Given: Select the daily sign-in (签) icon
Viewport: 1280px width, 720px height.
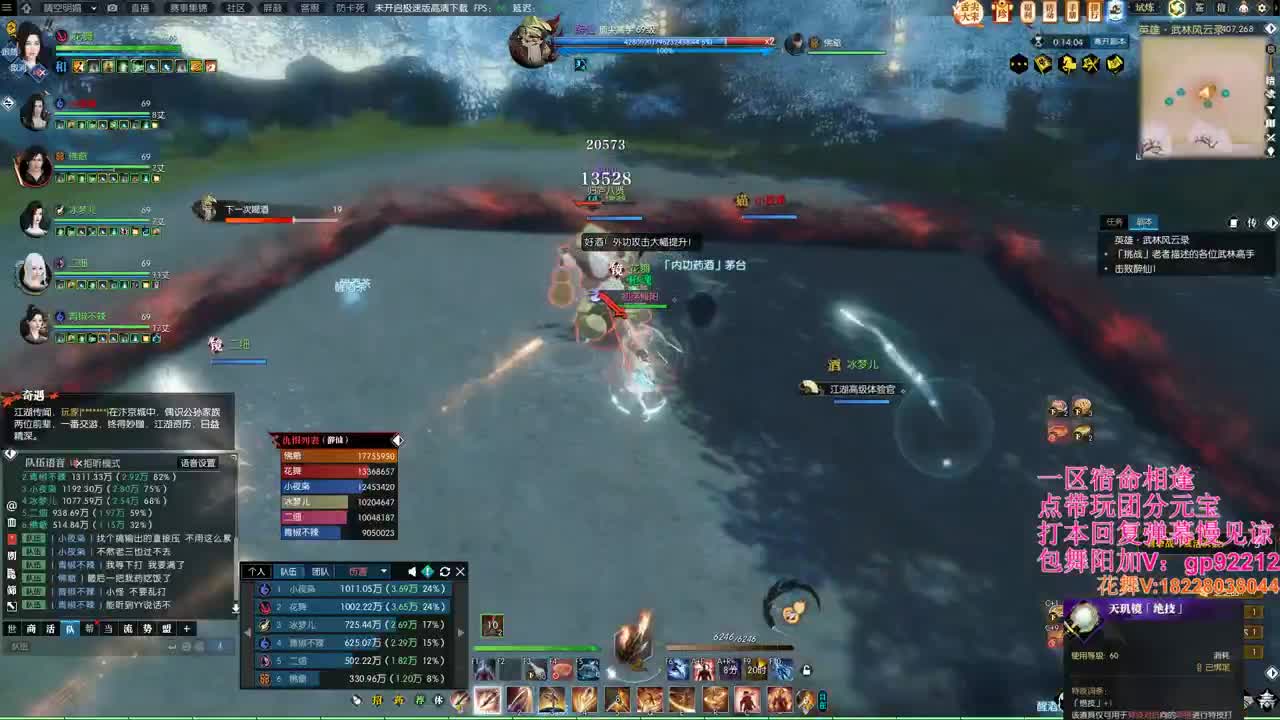Looking at the screenshot, I should click(1201, 9).
